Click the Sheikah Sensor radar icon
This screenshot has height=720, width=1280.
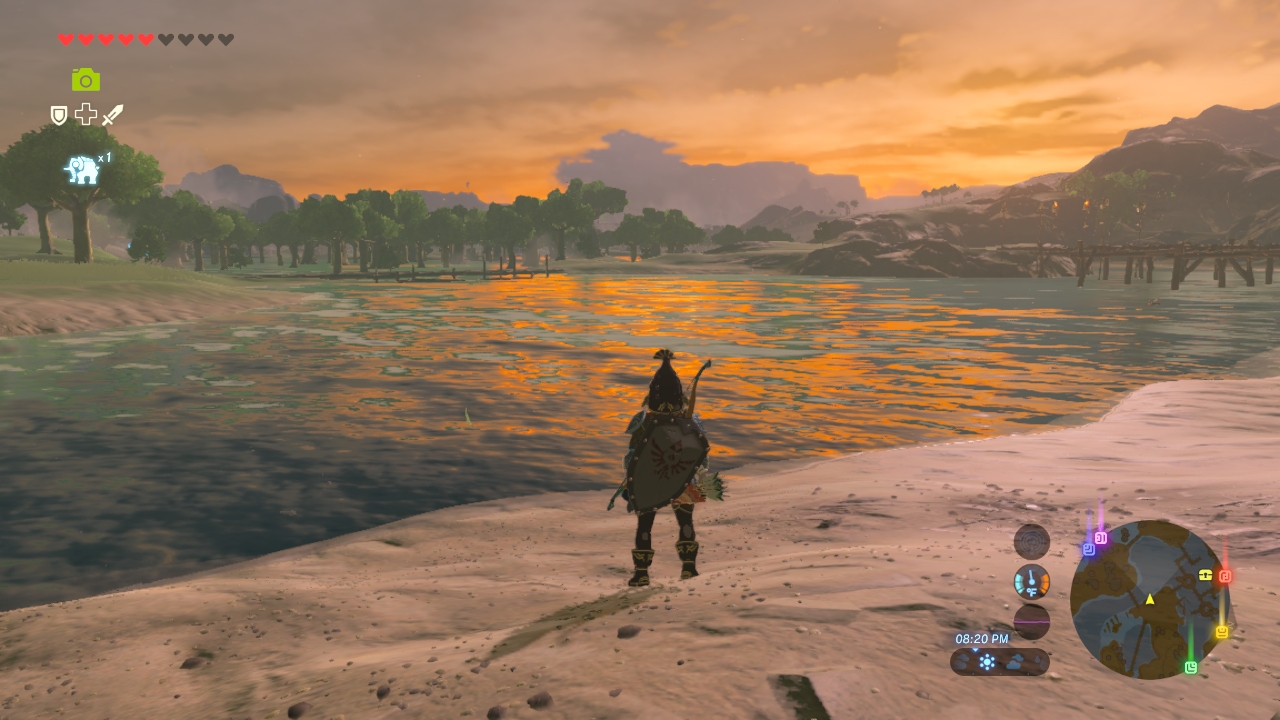[1031, 542]
